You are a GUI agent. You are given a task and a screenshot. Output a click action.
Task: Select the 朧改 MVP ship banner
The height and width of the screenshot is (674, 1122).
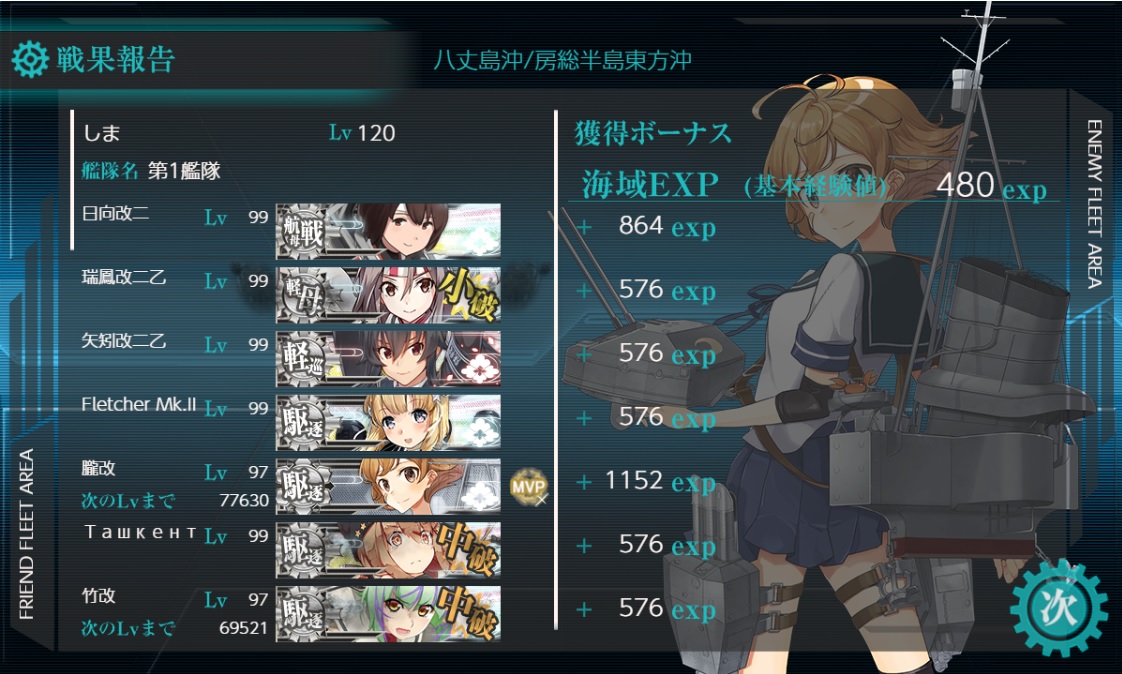pos(388,485)
